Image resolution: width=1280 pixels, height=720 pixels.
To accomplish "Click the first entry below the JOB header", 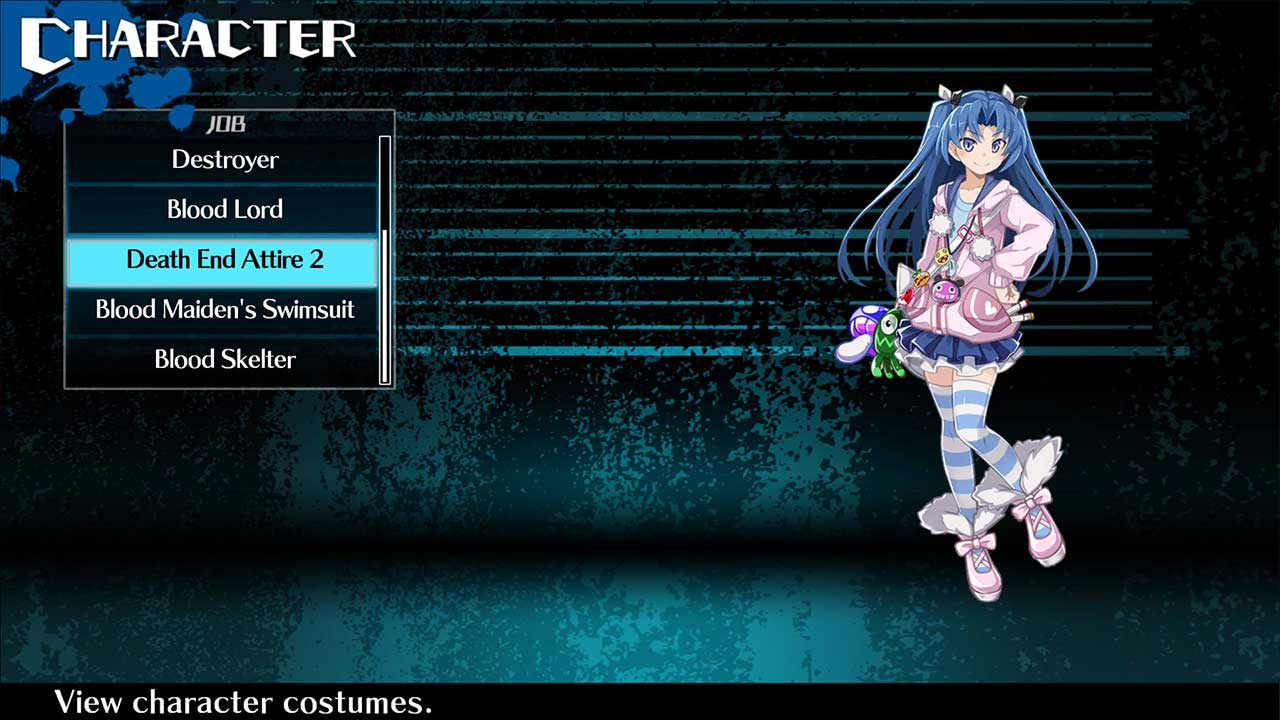I will pos(223,159).
